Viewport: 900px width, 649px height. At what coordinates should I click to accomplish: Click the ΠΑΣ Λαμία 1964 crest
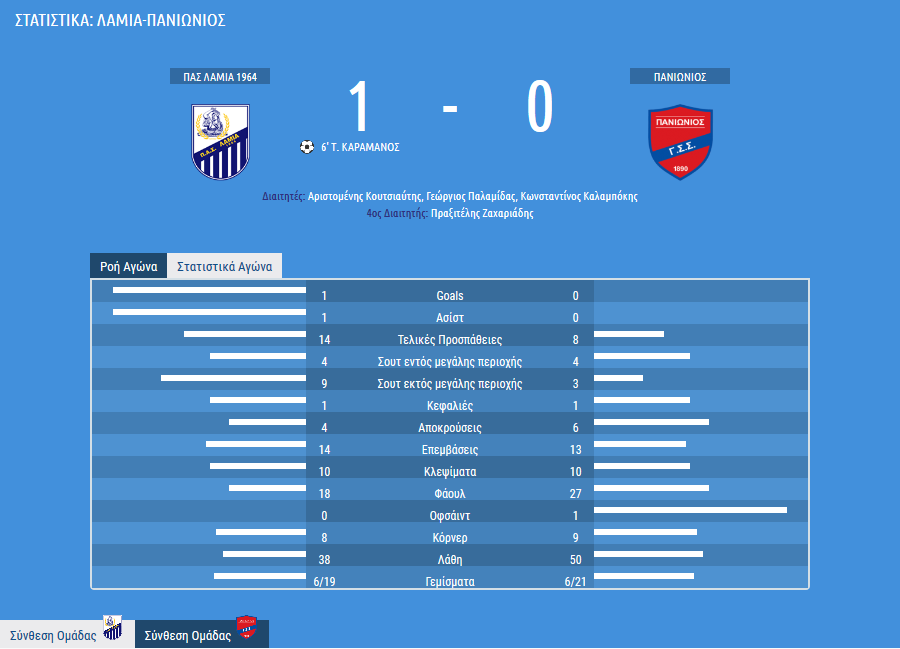[x=220, y=141]
